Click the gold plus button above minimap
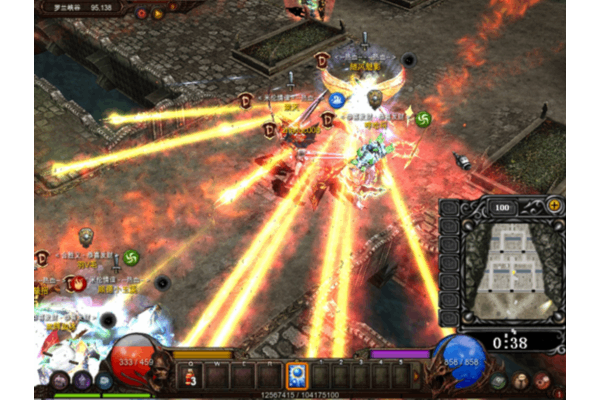 coord(554,206)
